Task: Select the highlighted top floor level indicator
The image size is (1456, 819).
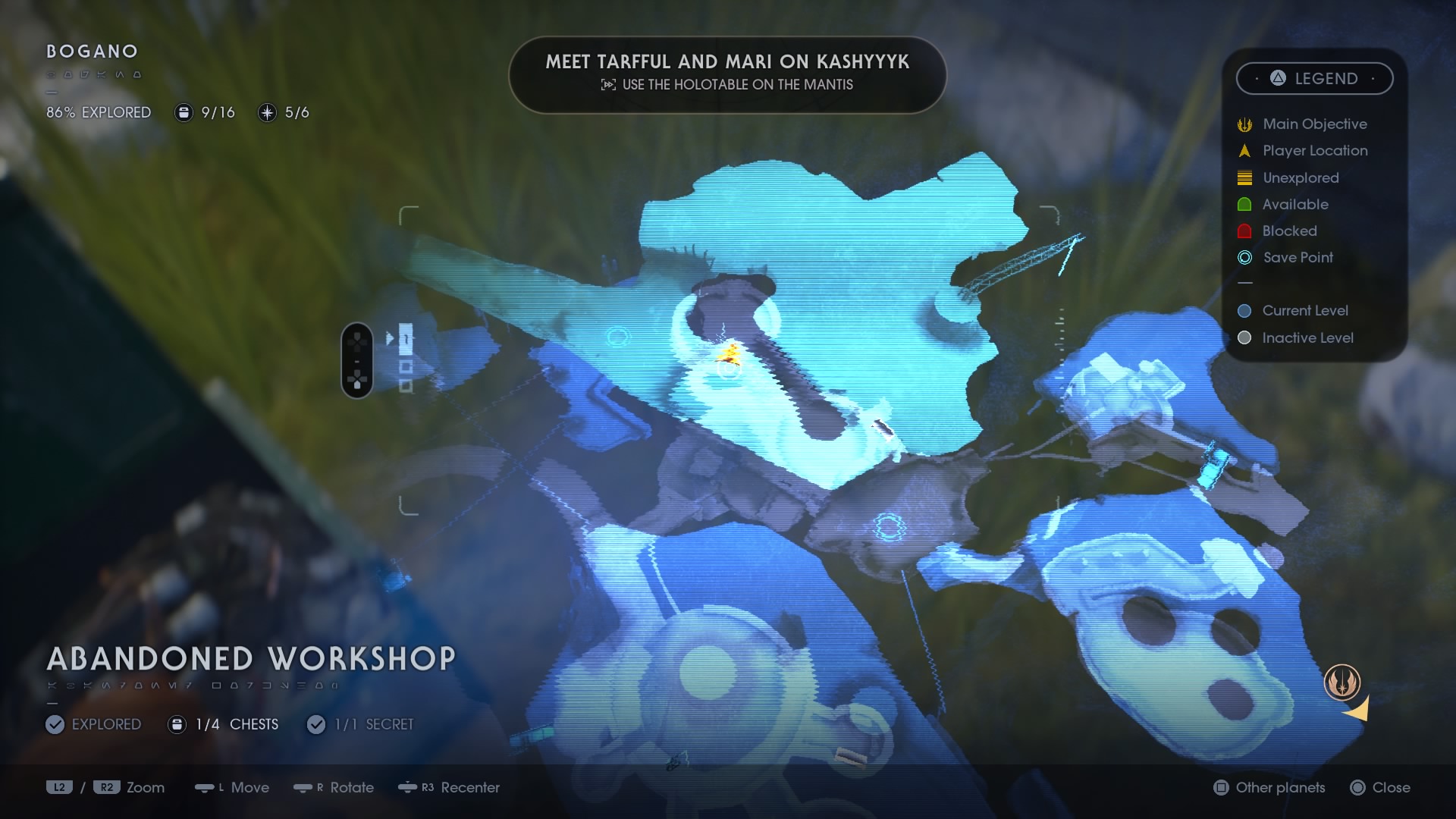Action: (x=406, y=339)
